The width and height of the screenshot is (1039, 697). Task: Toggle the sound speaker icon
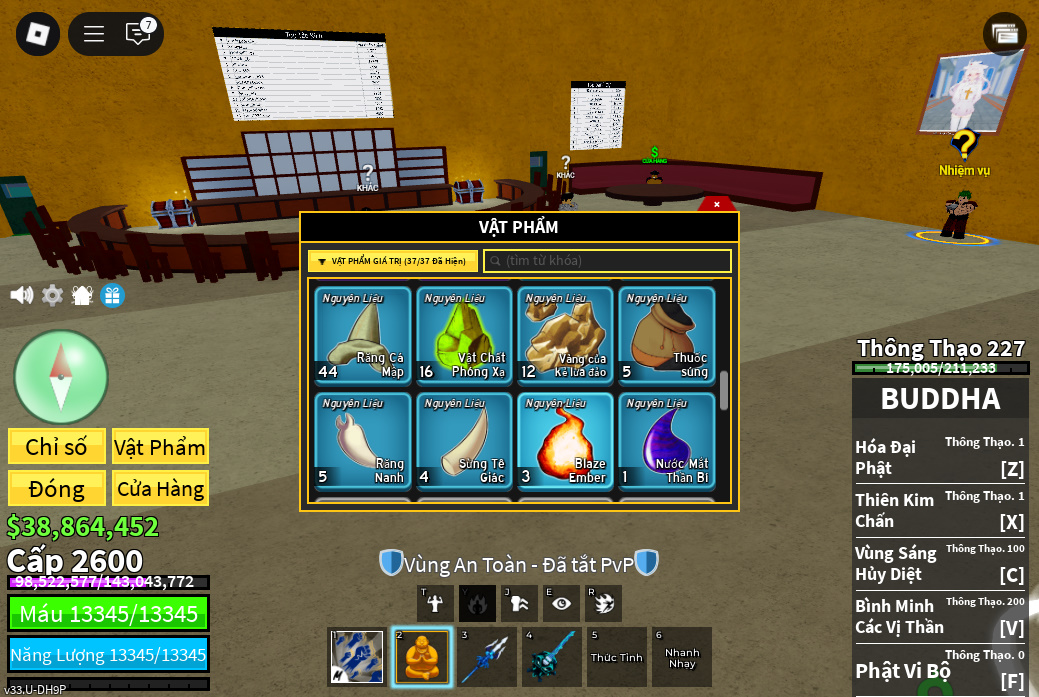(x=21, y=295)
